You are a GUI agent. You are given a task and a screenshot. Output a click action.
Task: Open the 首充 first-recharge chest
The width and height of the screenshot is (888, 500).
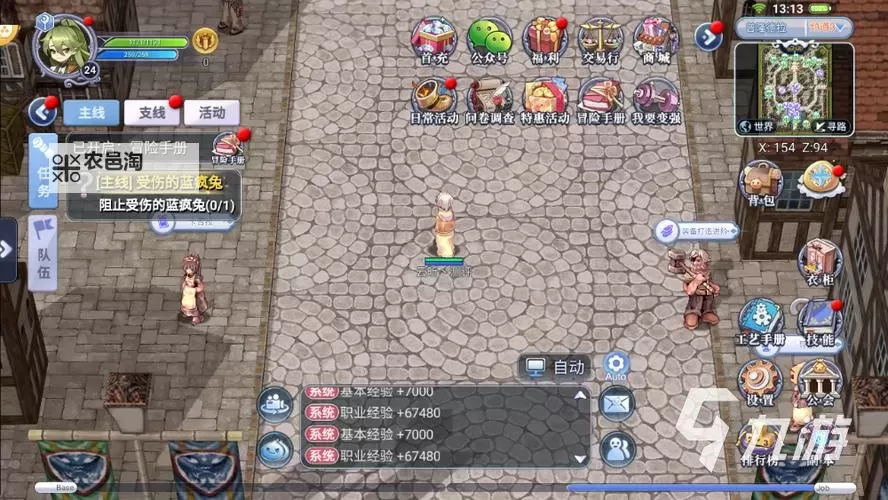[x=434, y=39]
